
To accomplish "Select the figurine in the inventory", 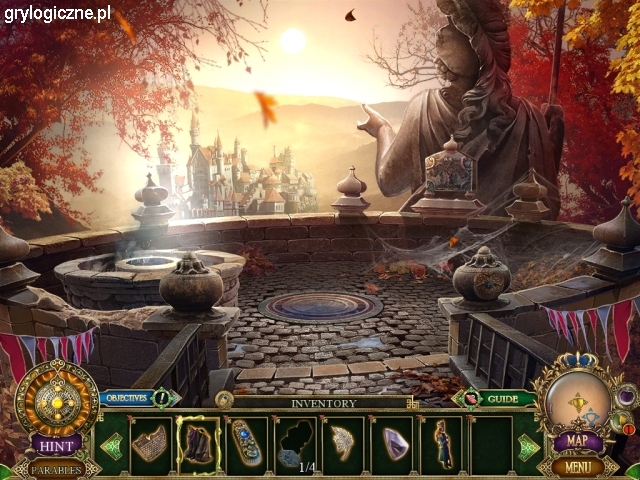I will pyautogui.click(x=441, y=444).
